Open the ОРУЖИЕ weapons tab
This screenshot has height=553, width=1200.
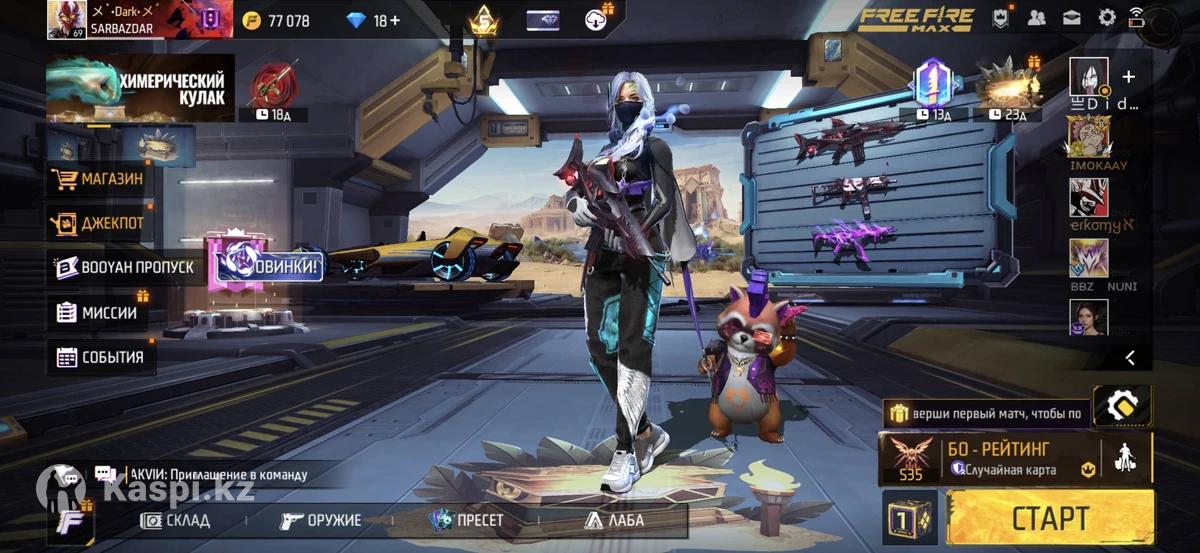coord(320,520)
